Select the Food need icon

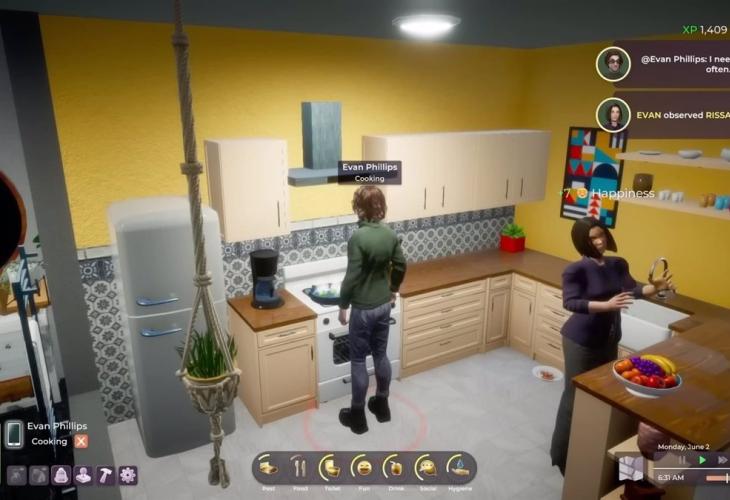click(299, 467)
